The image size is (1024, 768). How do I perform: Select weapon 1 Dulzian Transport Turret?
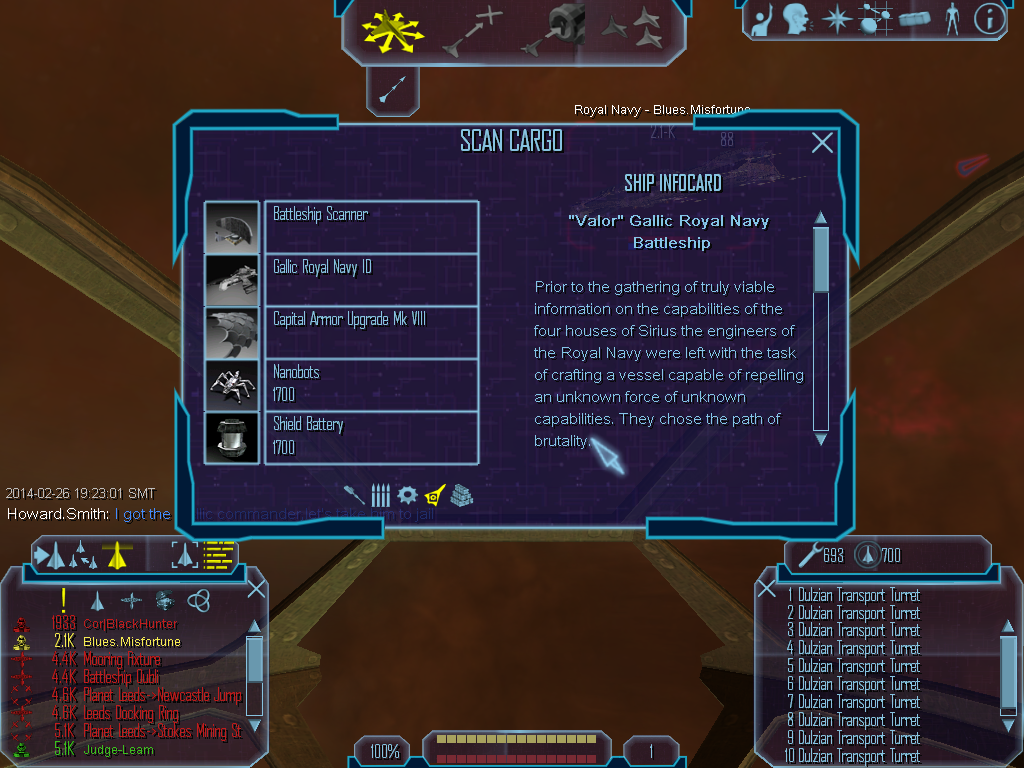[x=853, y=596]
